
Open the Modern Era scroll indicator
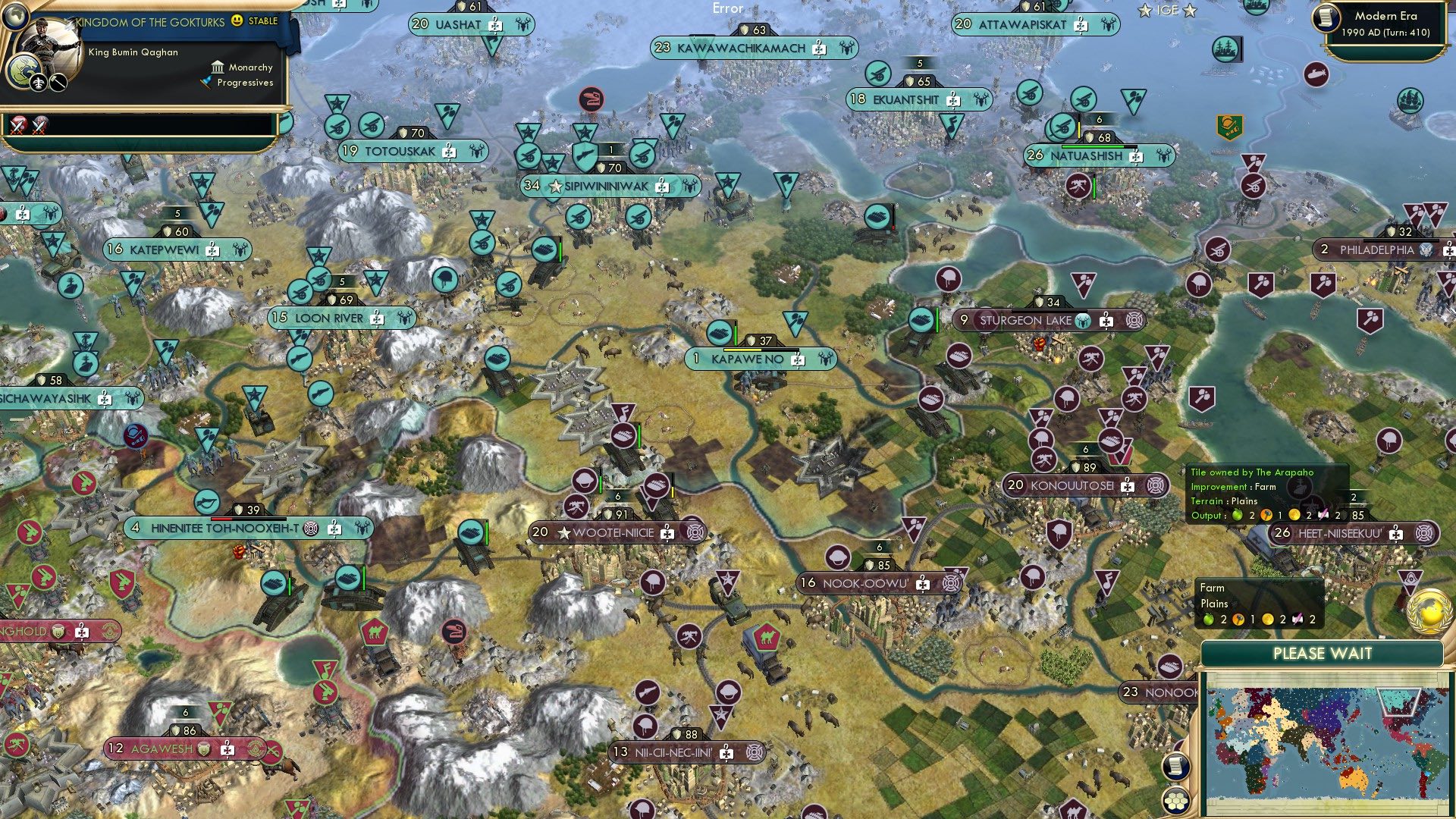point(1326,17)
